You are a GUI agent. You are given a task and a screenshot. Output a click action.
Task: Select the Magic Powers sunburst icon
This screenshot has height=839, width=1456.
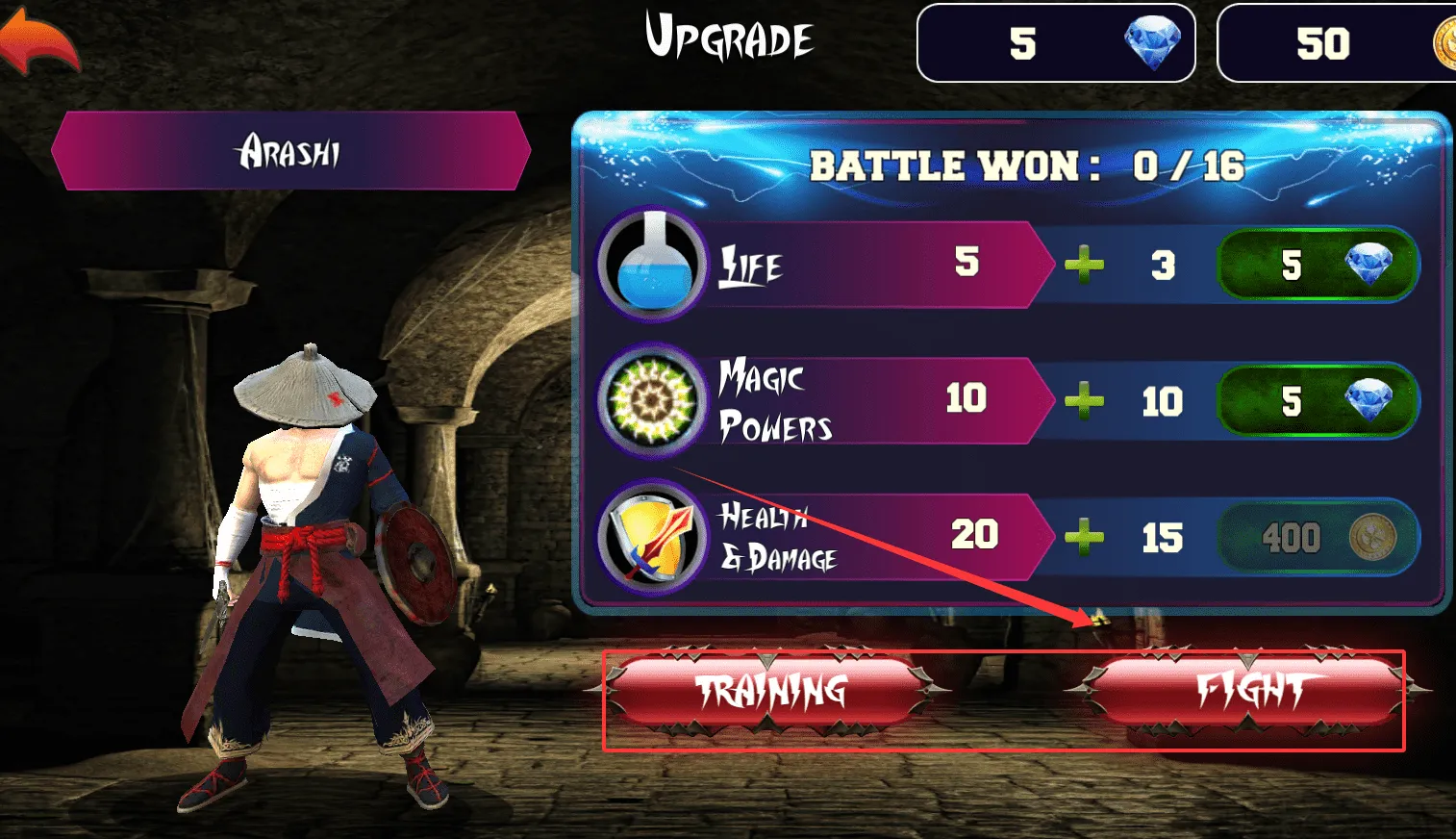(652, 399)
